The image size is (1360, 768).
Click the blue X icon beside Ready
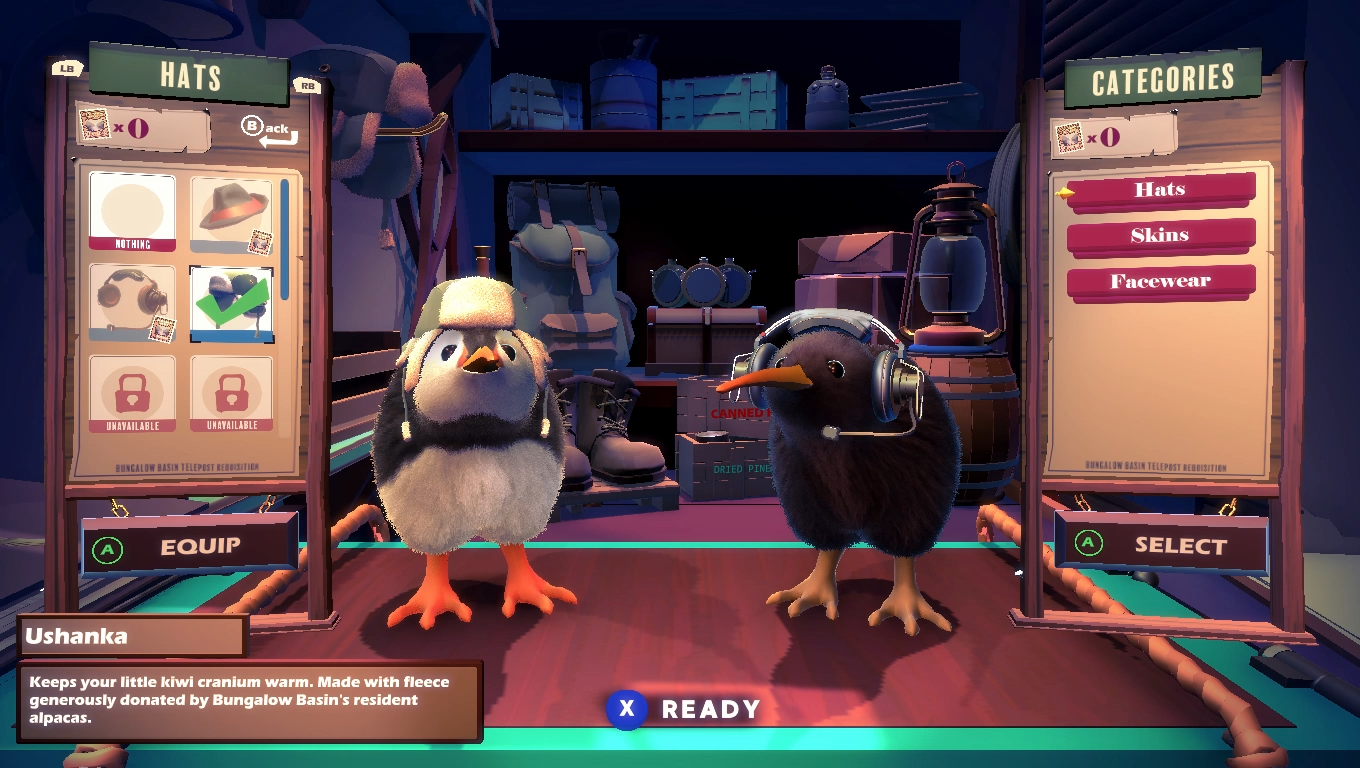[625, 709]
